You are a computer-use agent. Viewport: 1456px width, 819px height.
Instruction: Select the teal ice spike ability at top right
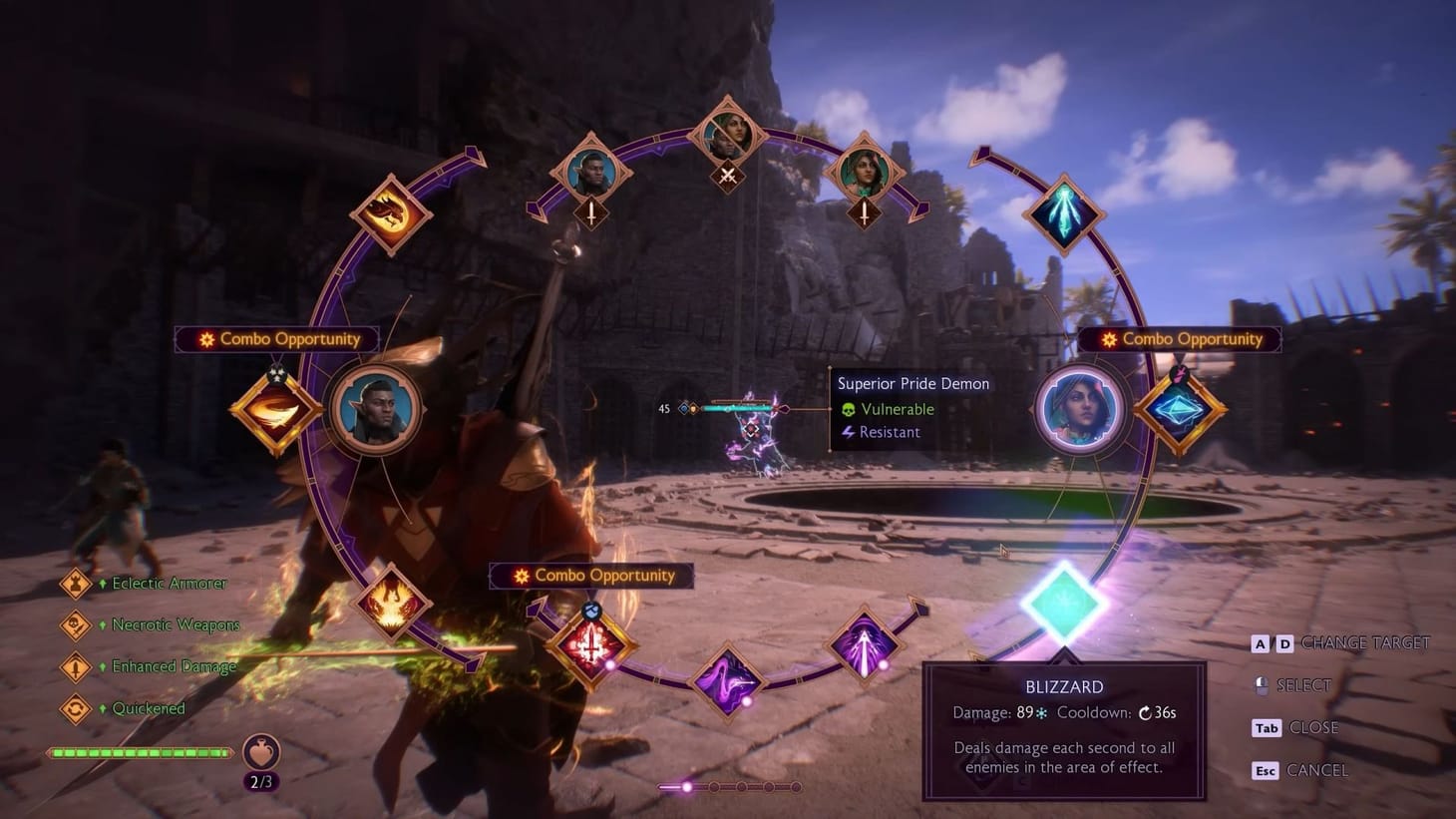1065,212
